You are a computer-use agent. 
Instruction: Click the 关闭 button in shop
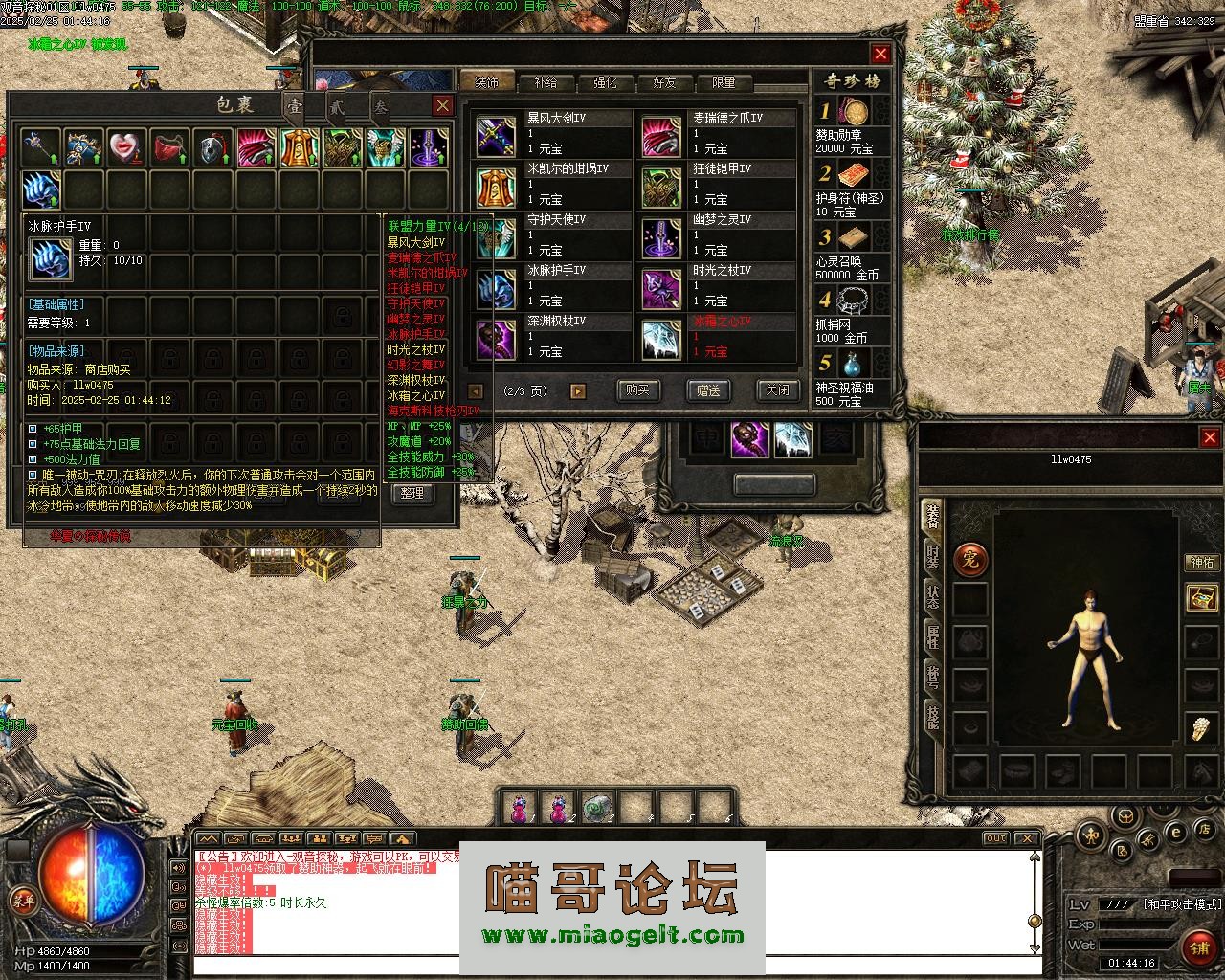(777, 390)
